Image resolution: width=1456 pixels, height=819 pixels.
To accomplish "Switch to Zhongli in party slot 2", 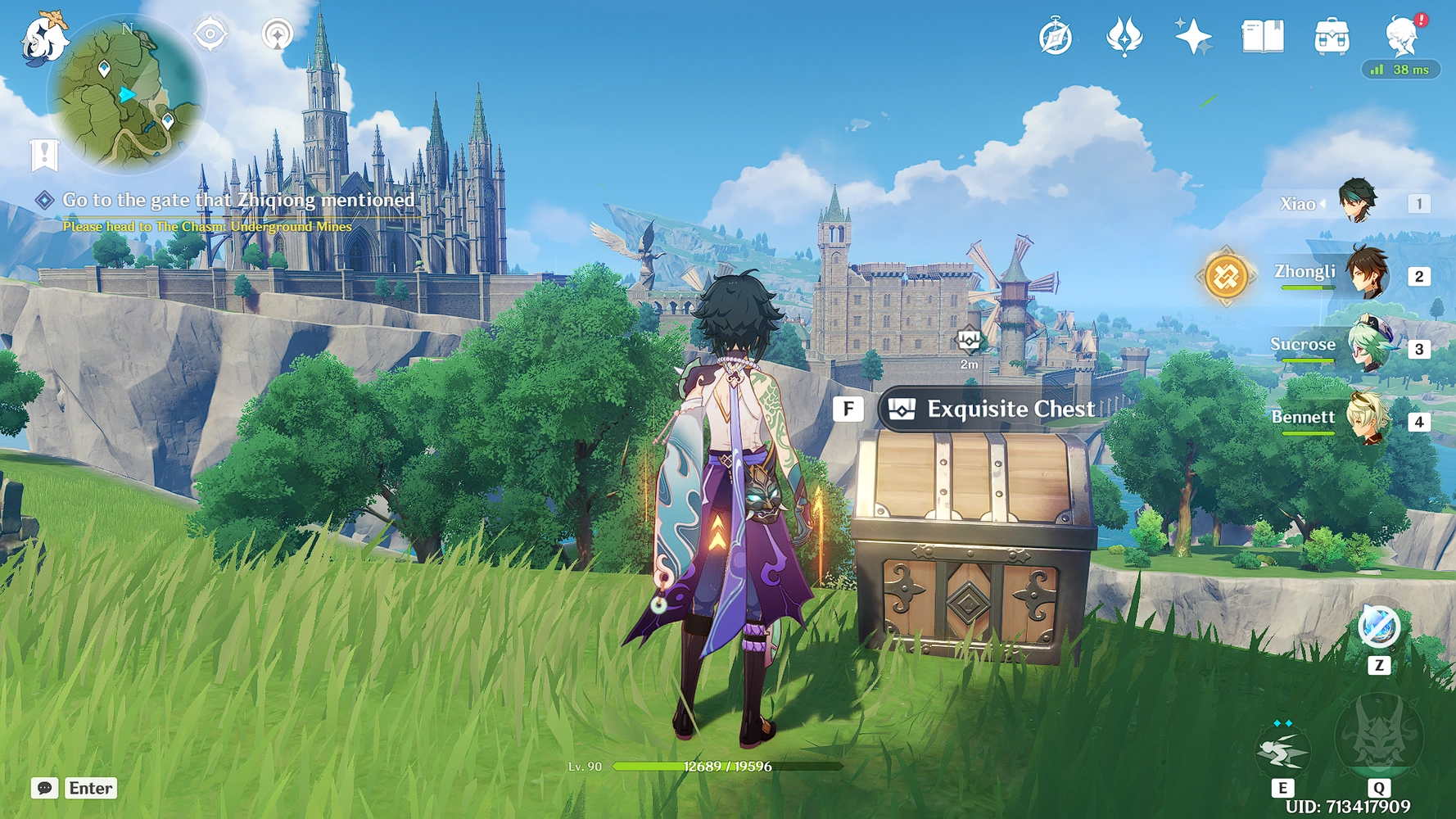I will (x=1364, y=276).
